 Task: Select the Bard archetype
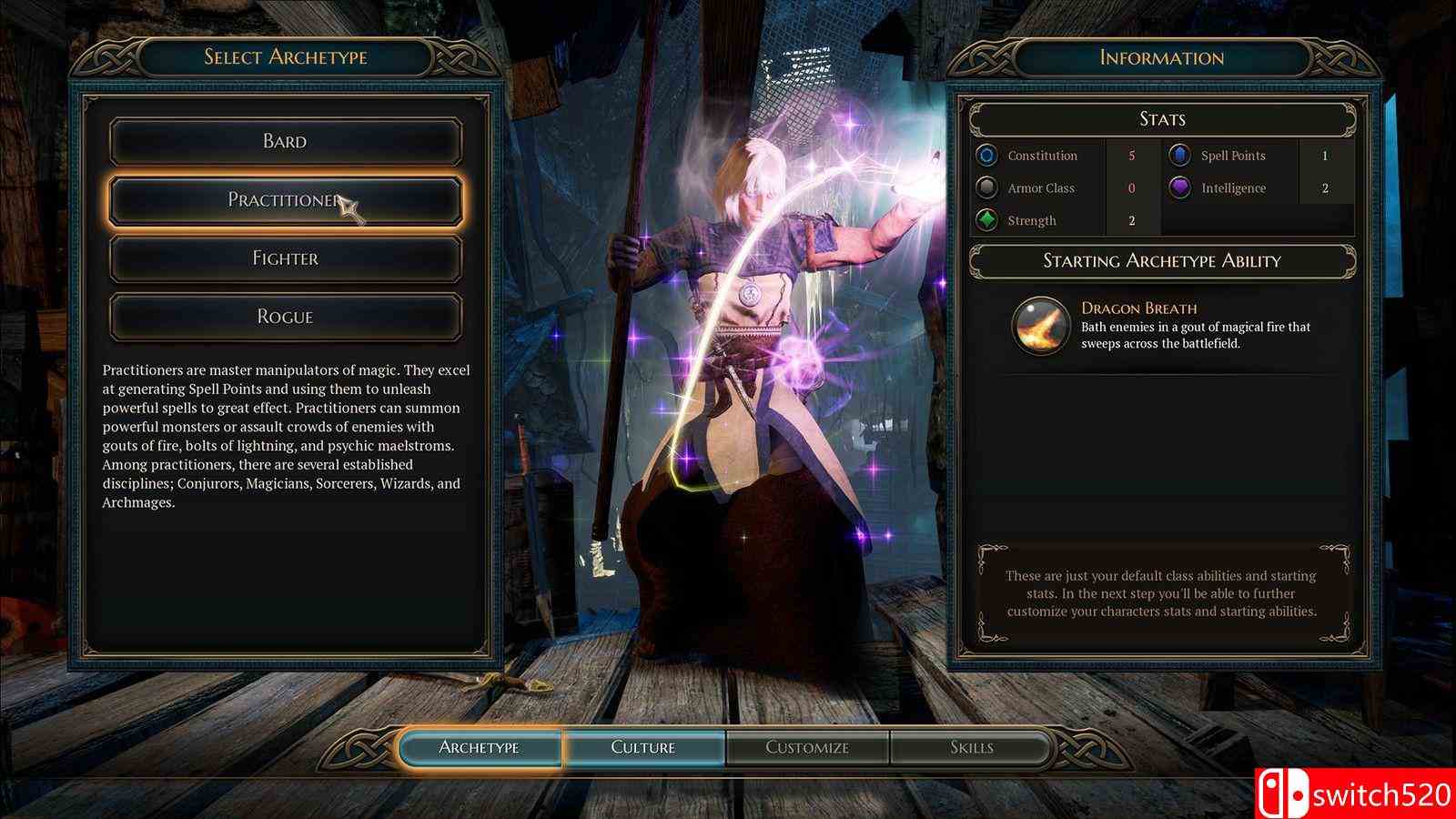(285, 140)
